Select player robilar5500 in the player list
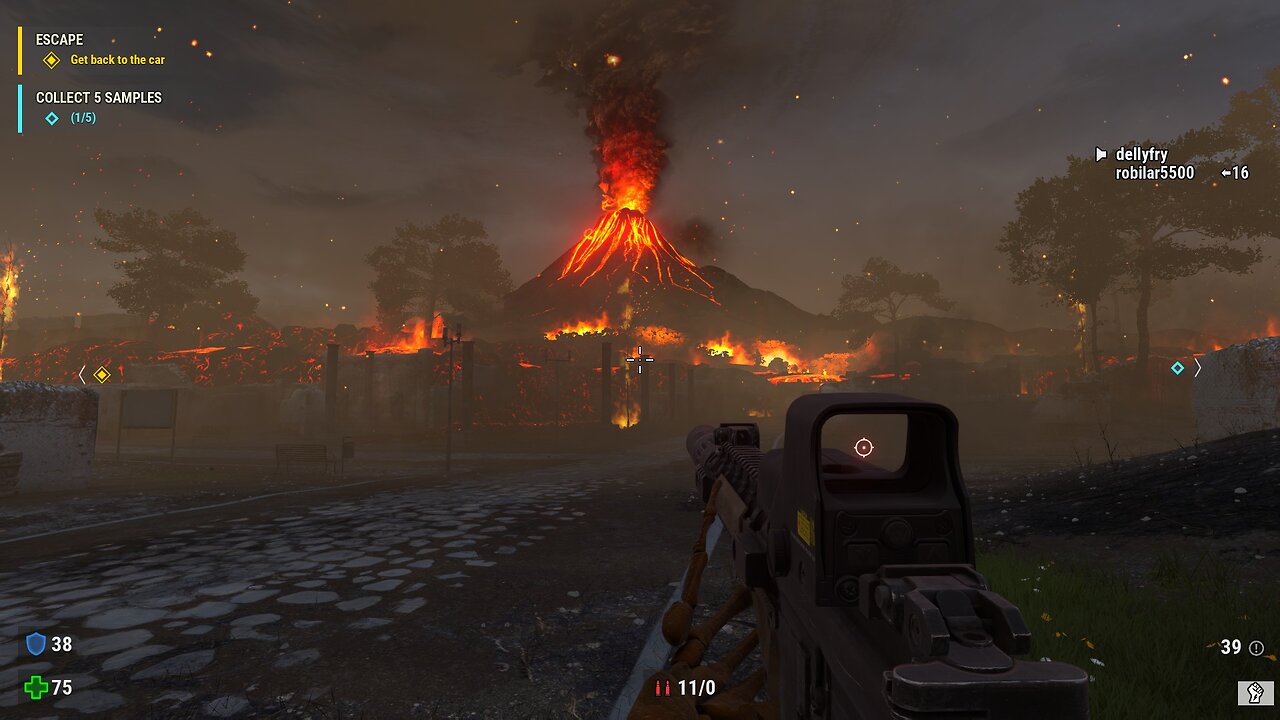 1154,173
